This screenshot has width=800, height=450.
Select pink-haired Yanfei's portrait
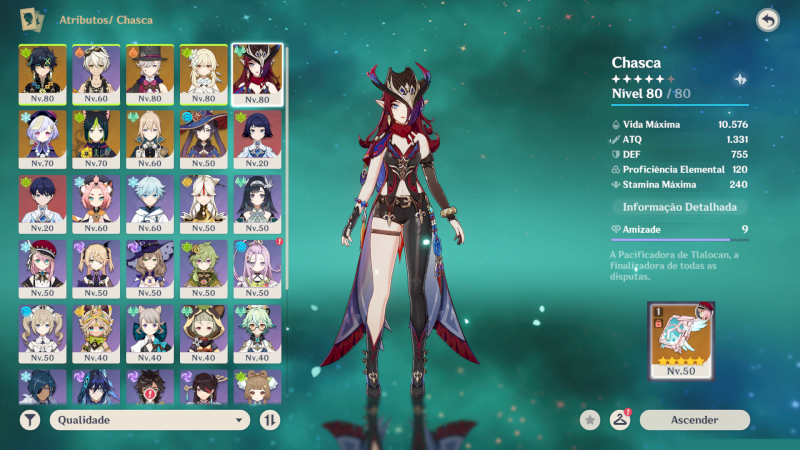point(96,200)
